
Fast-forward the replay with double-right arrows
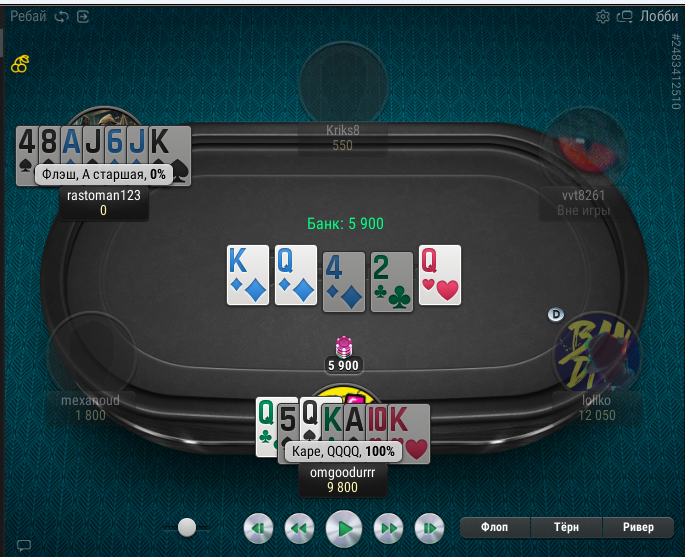coord(388,527)
